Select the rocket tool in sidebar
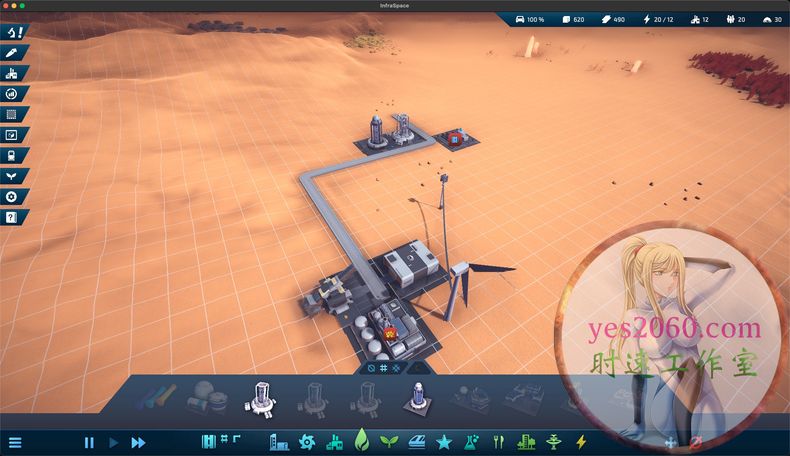The image size is (790, 456). 13,52
